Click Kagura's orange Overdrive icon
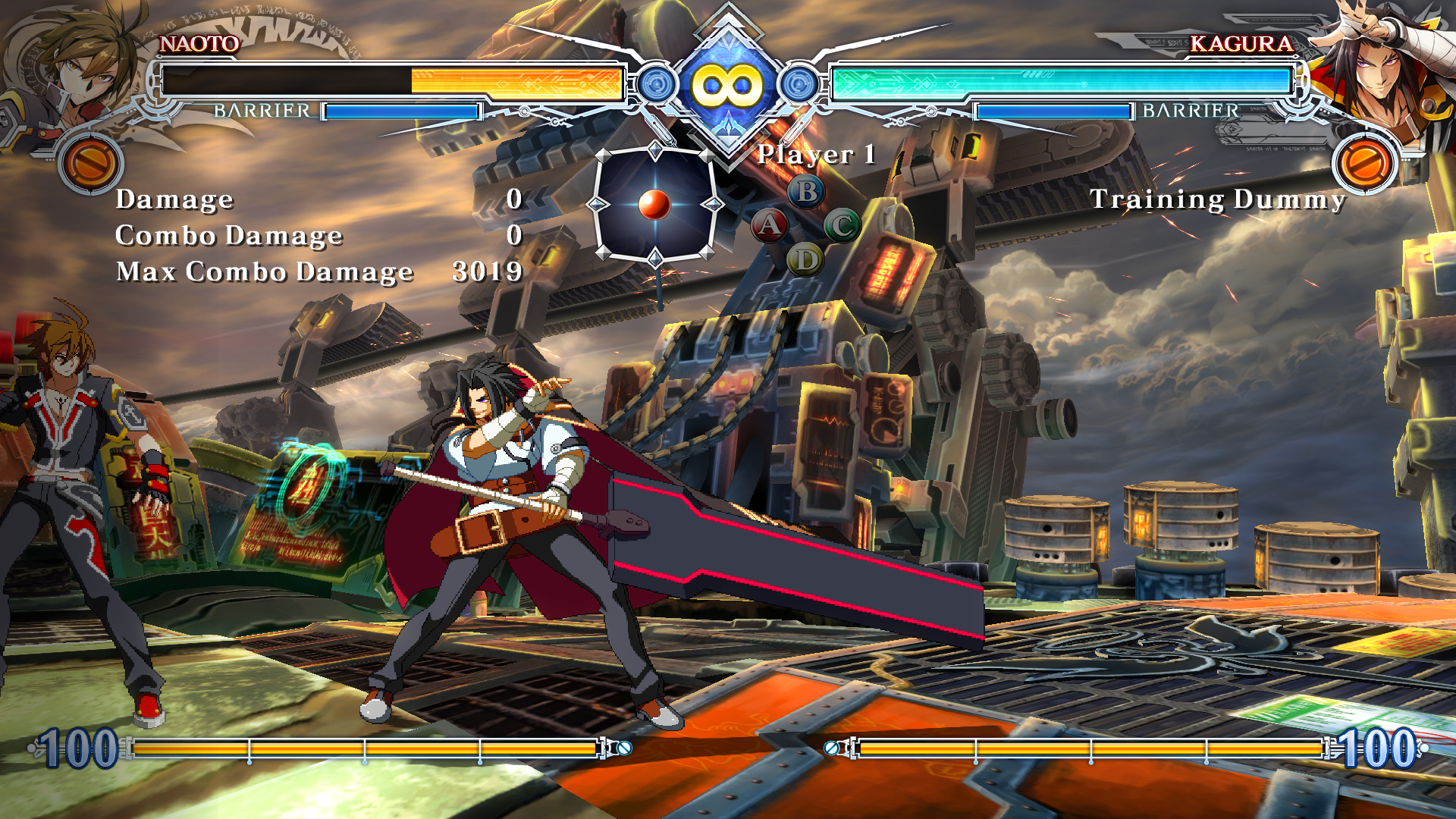Screen dimensions: 1456x819 click(x=1365, y=163)
